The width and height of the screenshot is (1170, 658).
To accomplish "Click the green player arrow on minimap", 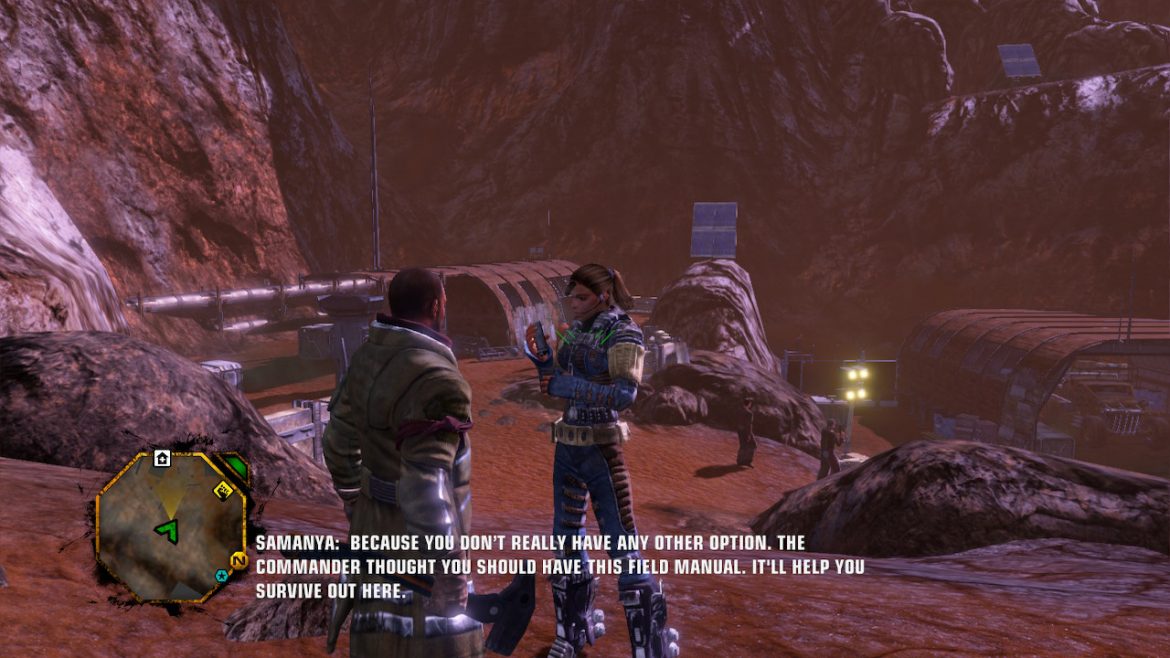I will [x=169, y=528].
